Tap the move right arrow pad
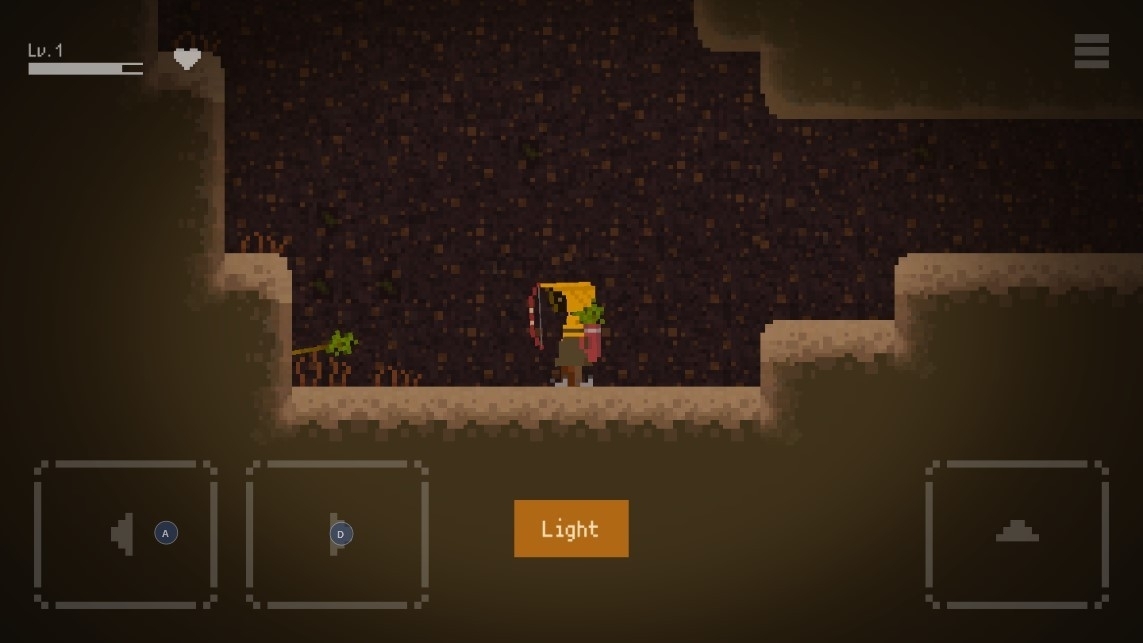The height and width of the screenshot is (643, 1143). (x=337, y=534)
